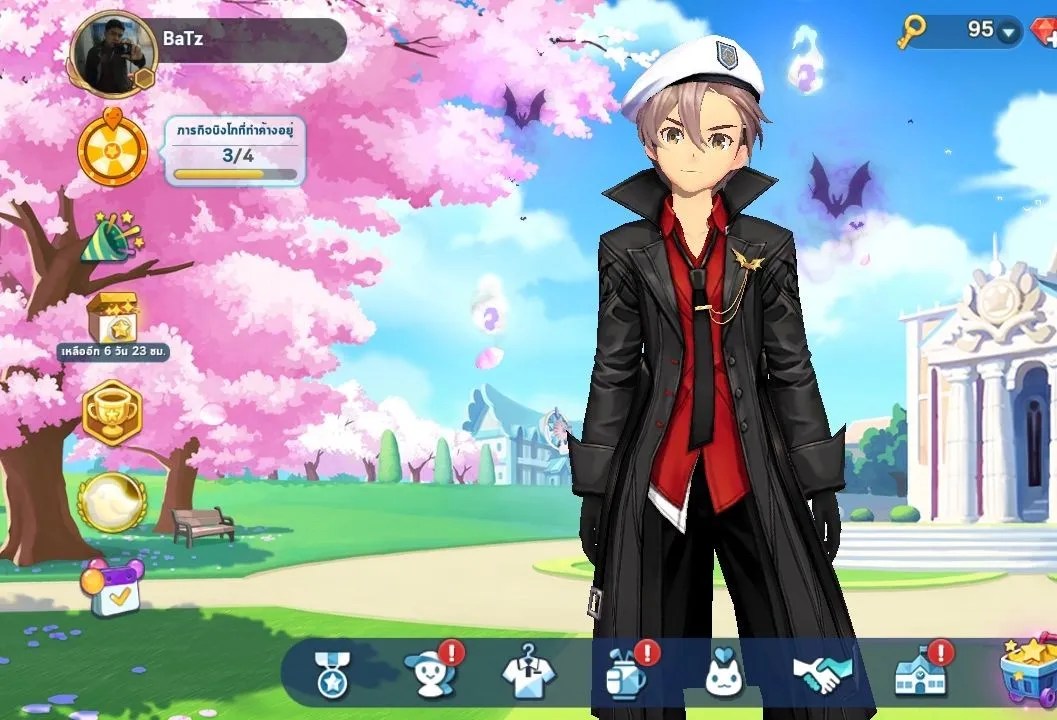The height and width of the screenshot is (720, 1057).
Task: Open the gold trophy ranking icon
Action: coord(112,411)
